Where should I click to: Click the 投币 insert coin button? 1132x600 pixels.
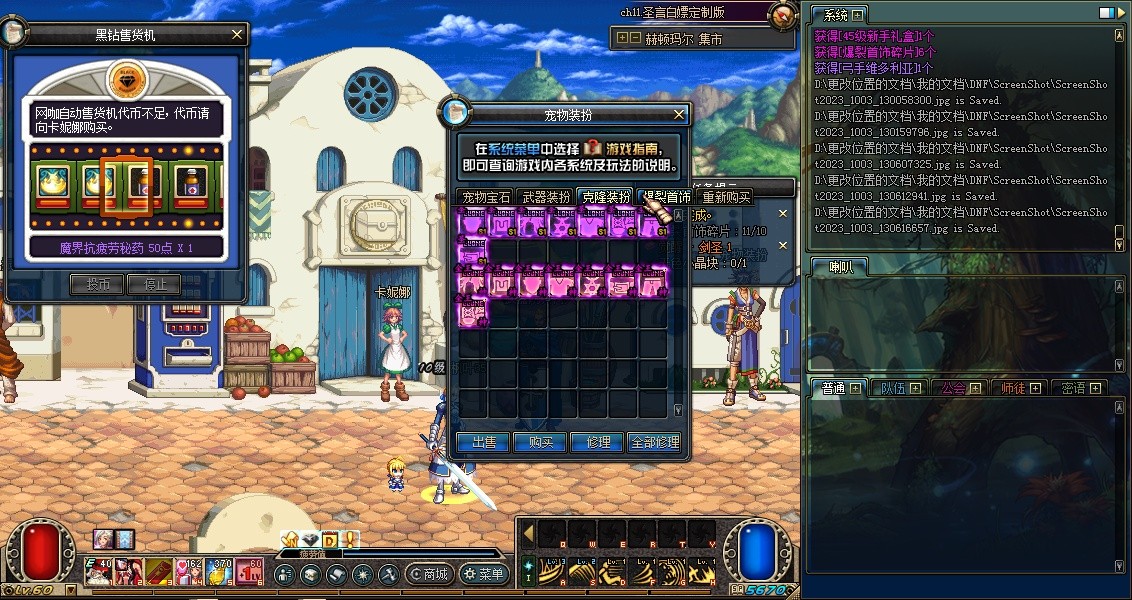pyautogui.click(x=97, y=285)
